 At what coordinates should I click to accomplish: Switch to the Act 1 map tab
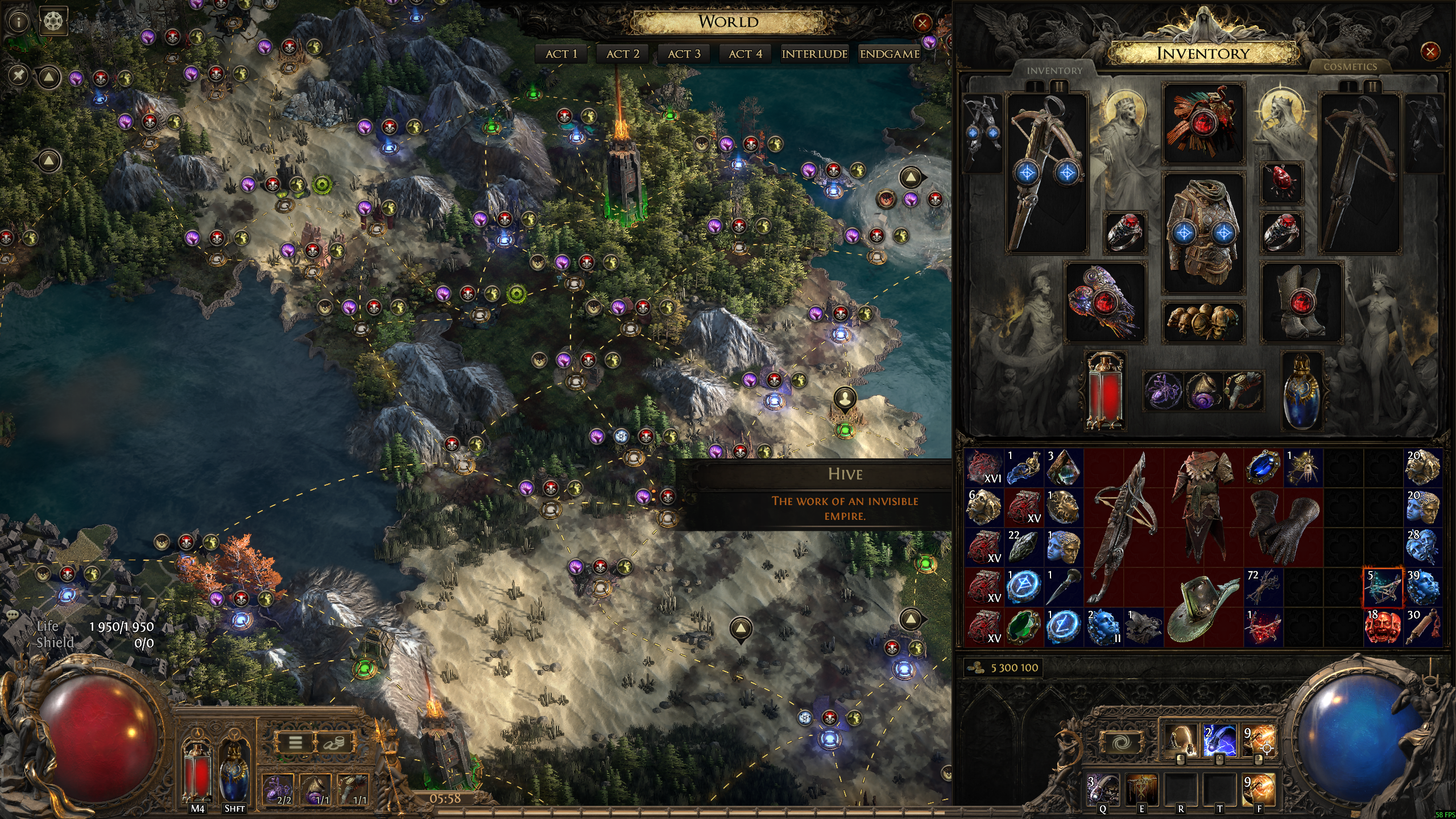click(561, 54)
